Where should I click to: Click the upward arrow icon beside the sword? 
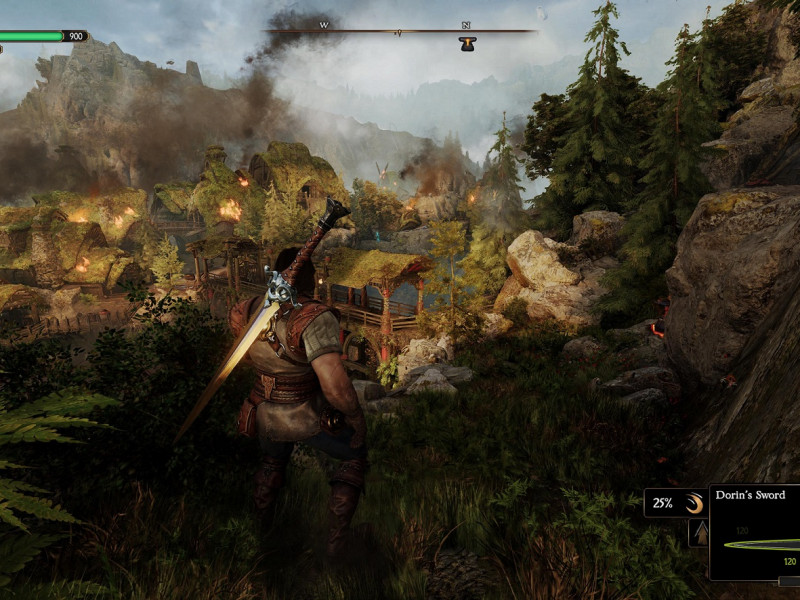(699, 533)
